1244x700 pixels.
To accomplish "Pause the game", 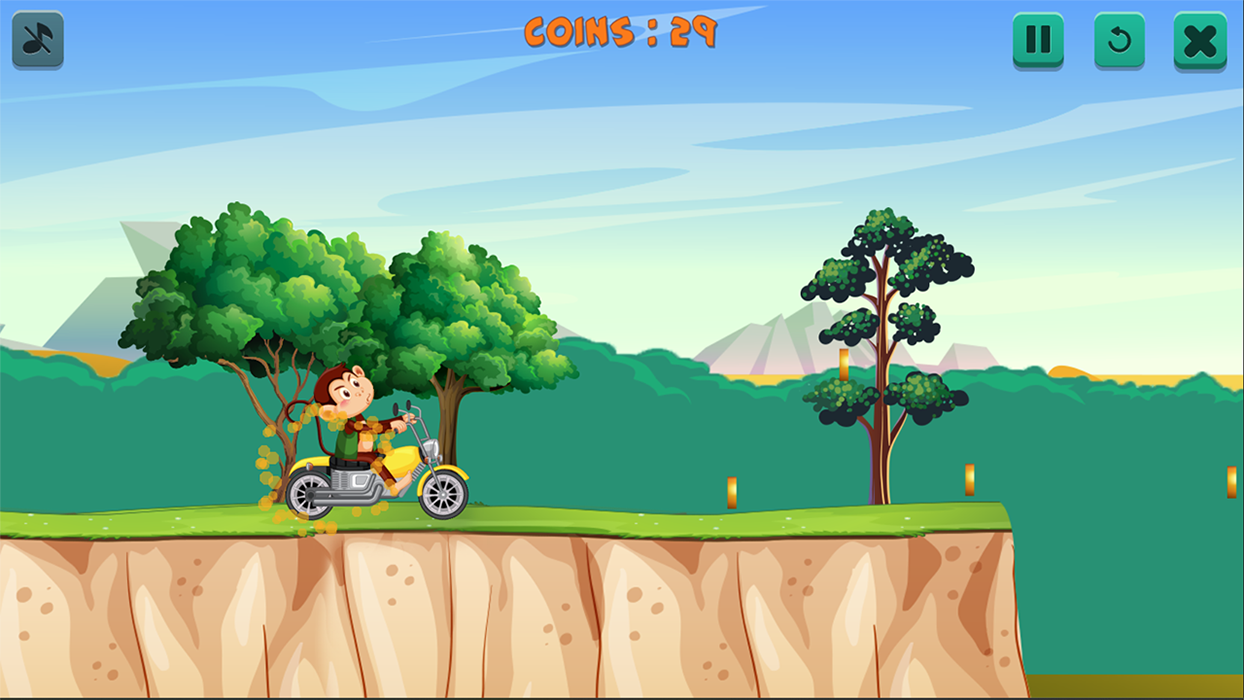I will pyautogui.click(x=1038, y=40).
